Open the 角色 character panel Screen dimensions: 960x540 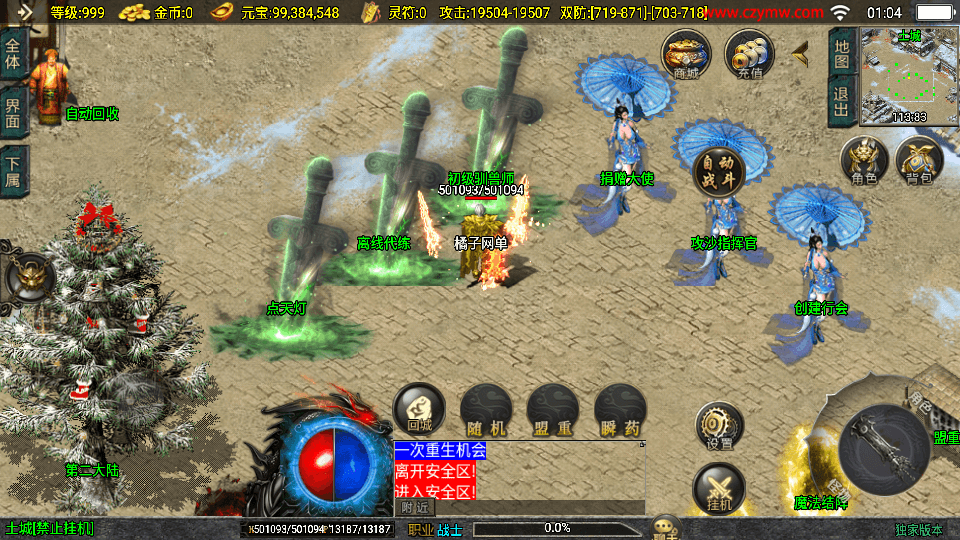[x=864, y=162]
